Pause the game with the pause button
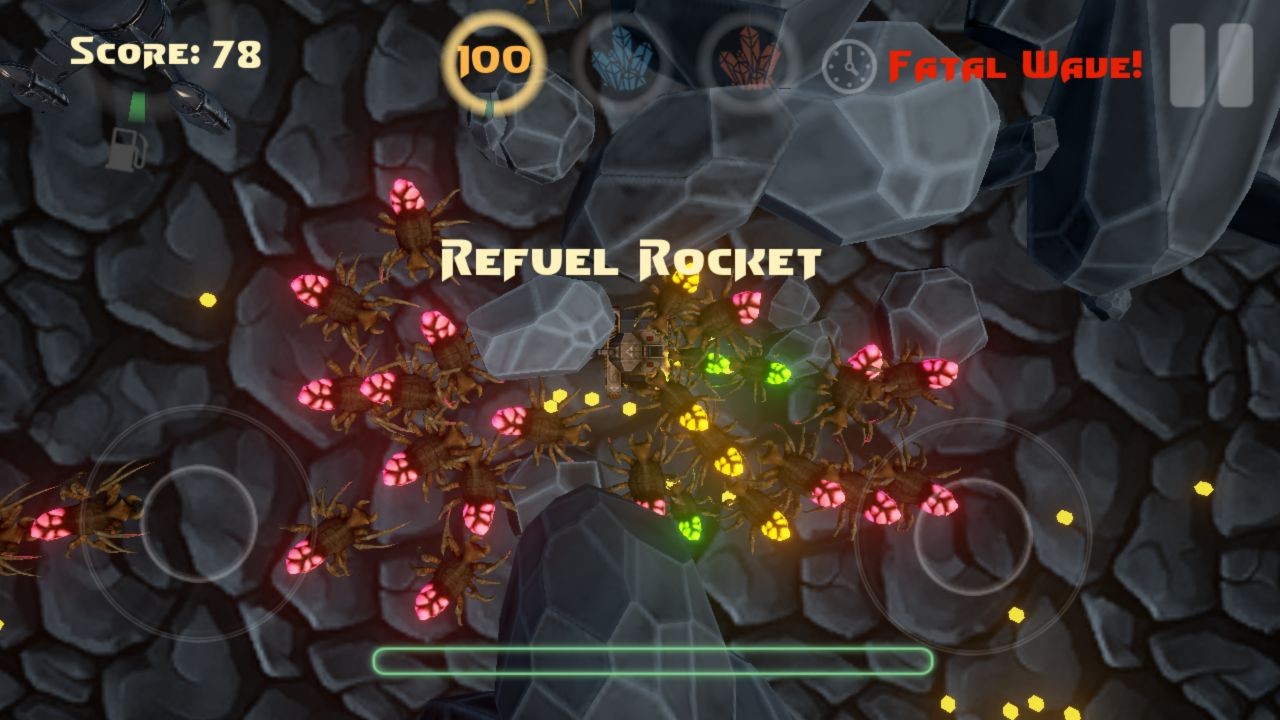1280x720 pixels. tap(1211, 65)
